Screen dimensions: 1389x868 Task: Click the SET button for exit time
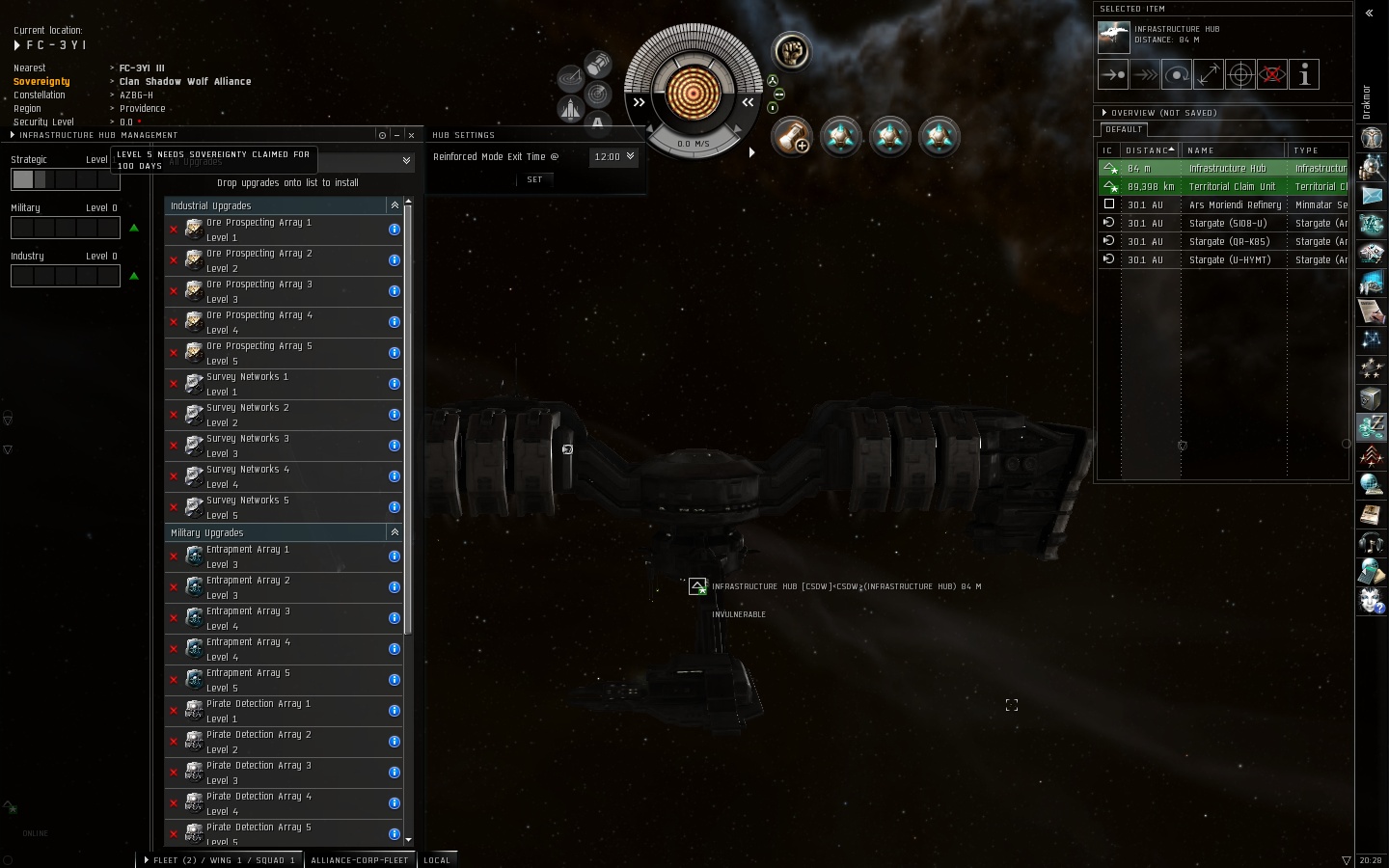point(534,179)
